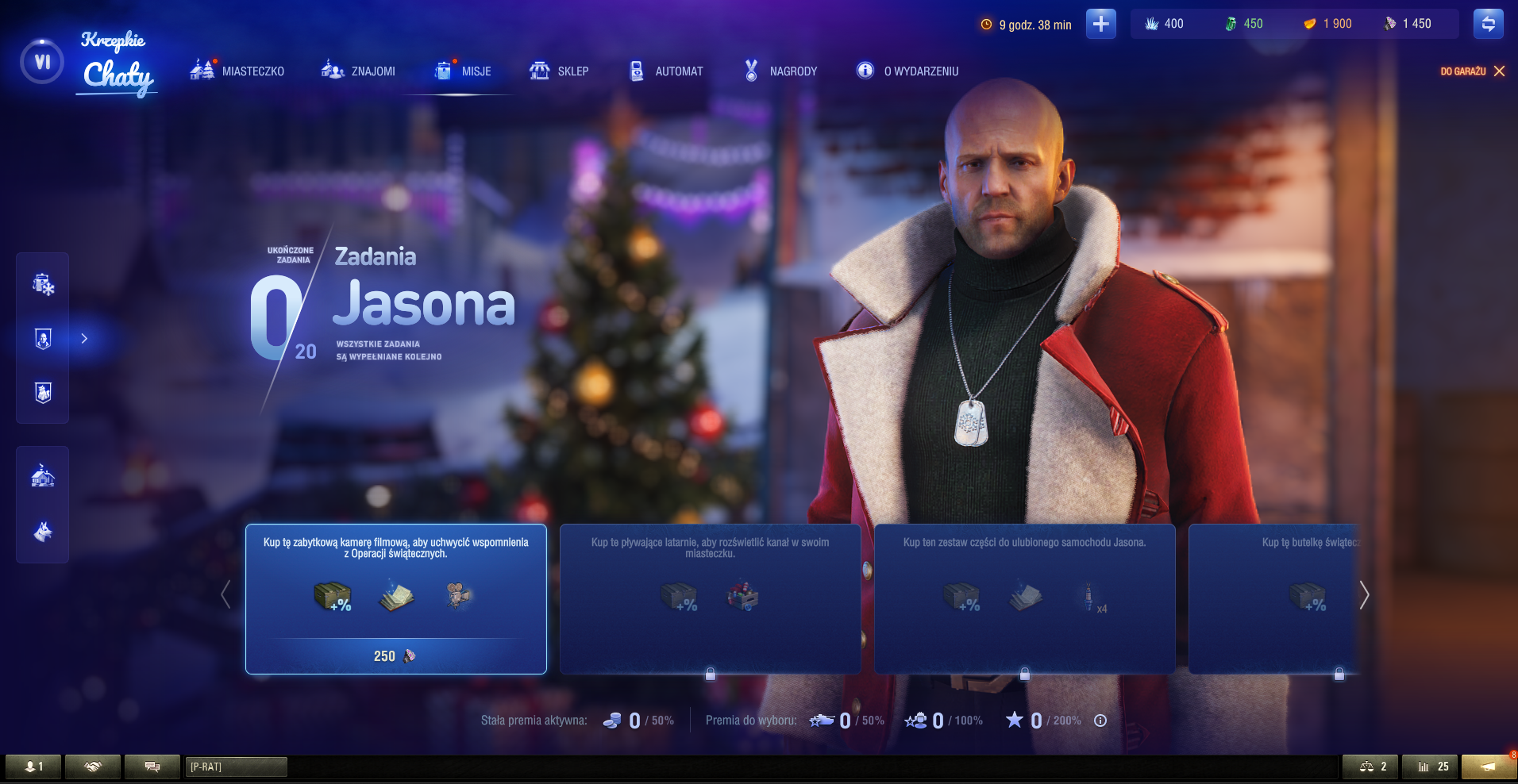Click the level VI badge

click(42, 62)
